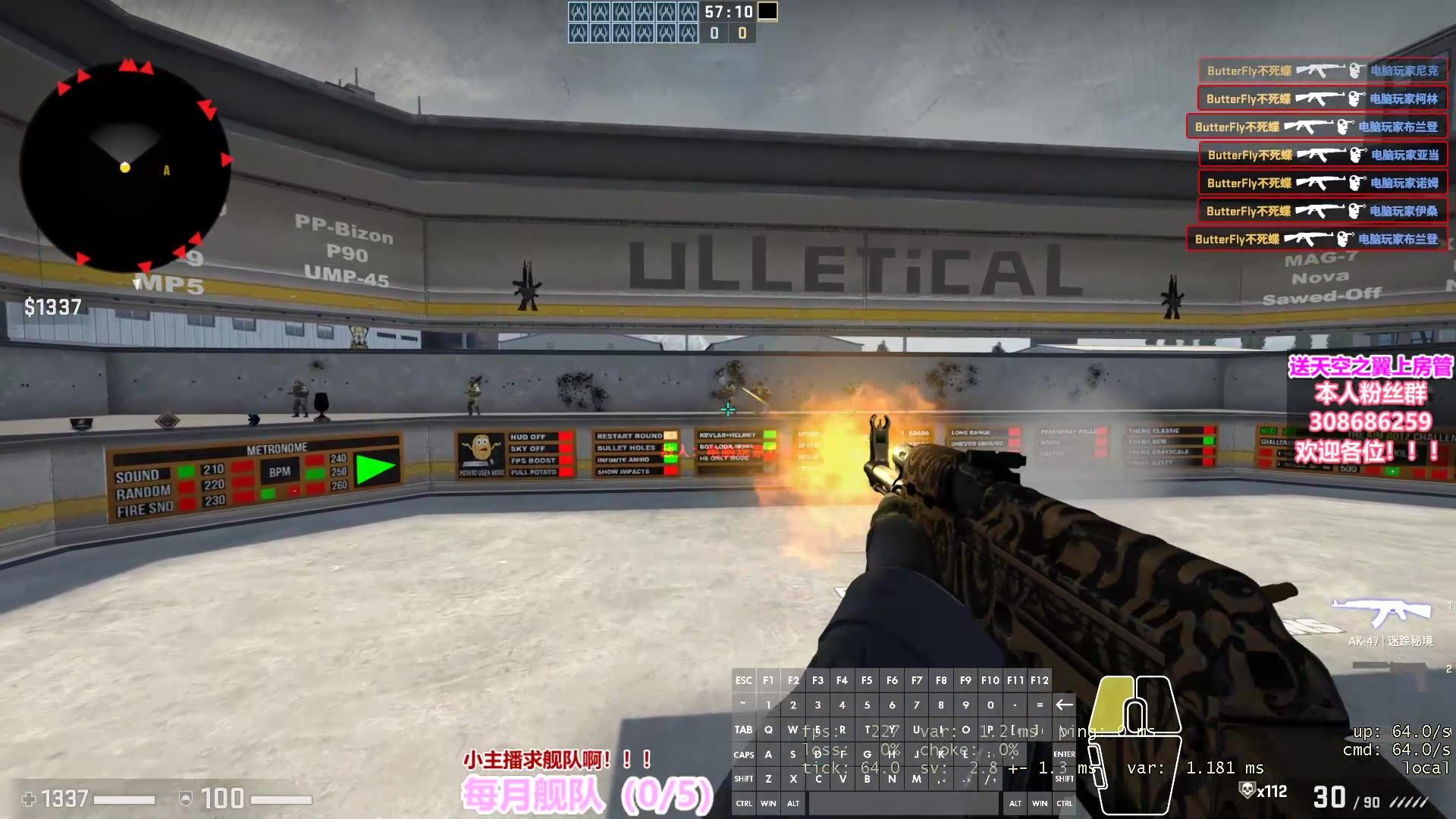The width and height of the screenshot is (1456, 819).
Task: Click the kill feed entry for 电脑玩家柯林
Action: (1322, 99)
